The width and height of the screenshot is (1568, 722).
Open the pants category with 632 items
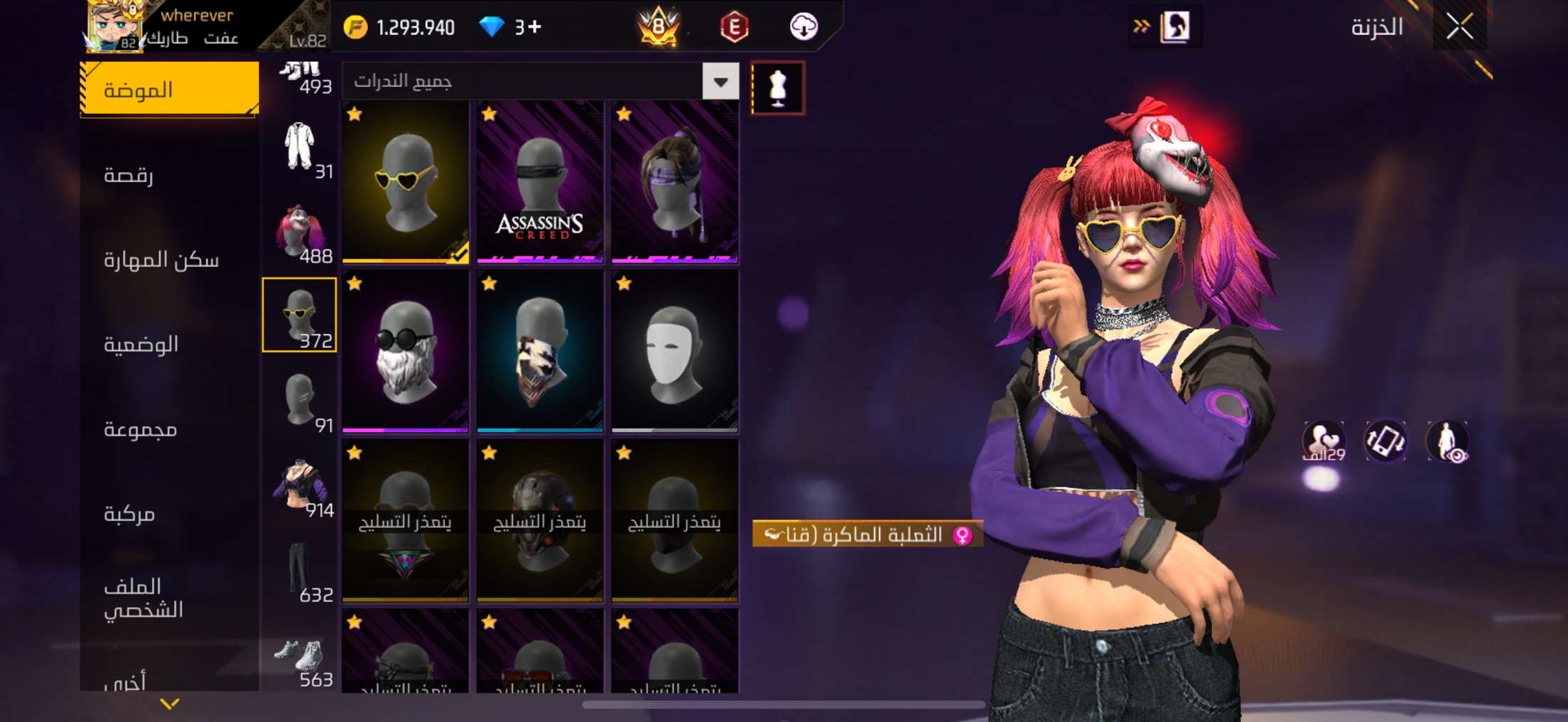tap(299, 571)
